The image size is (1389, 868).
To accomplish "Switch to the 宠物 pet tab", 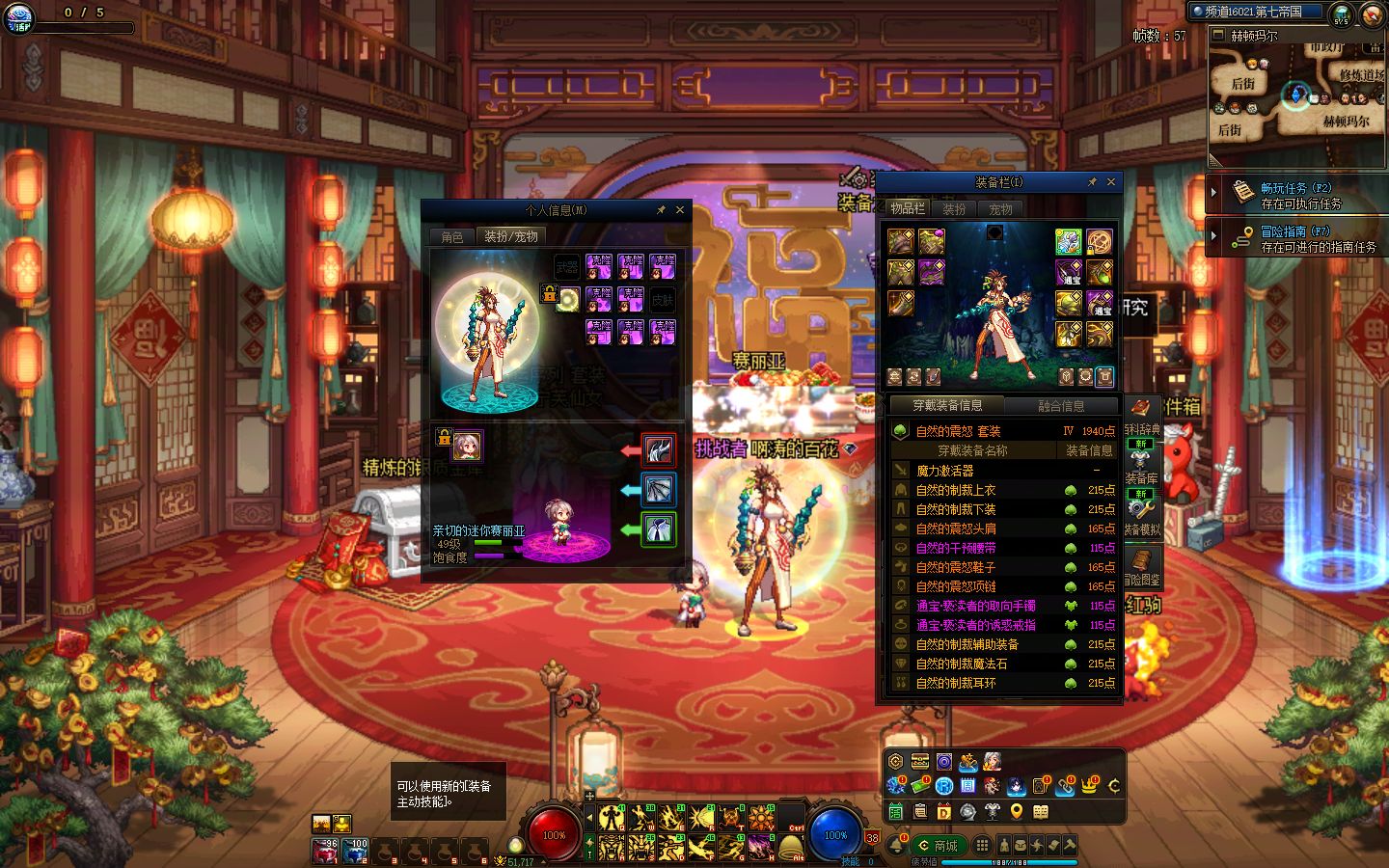I will [1000, 208].
